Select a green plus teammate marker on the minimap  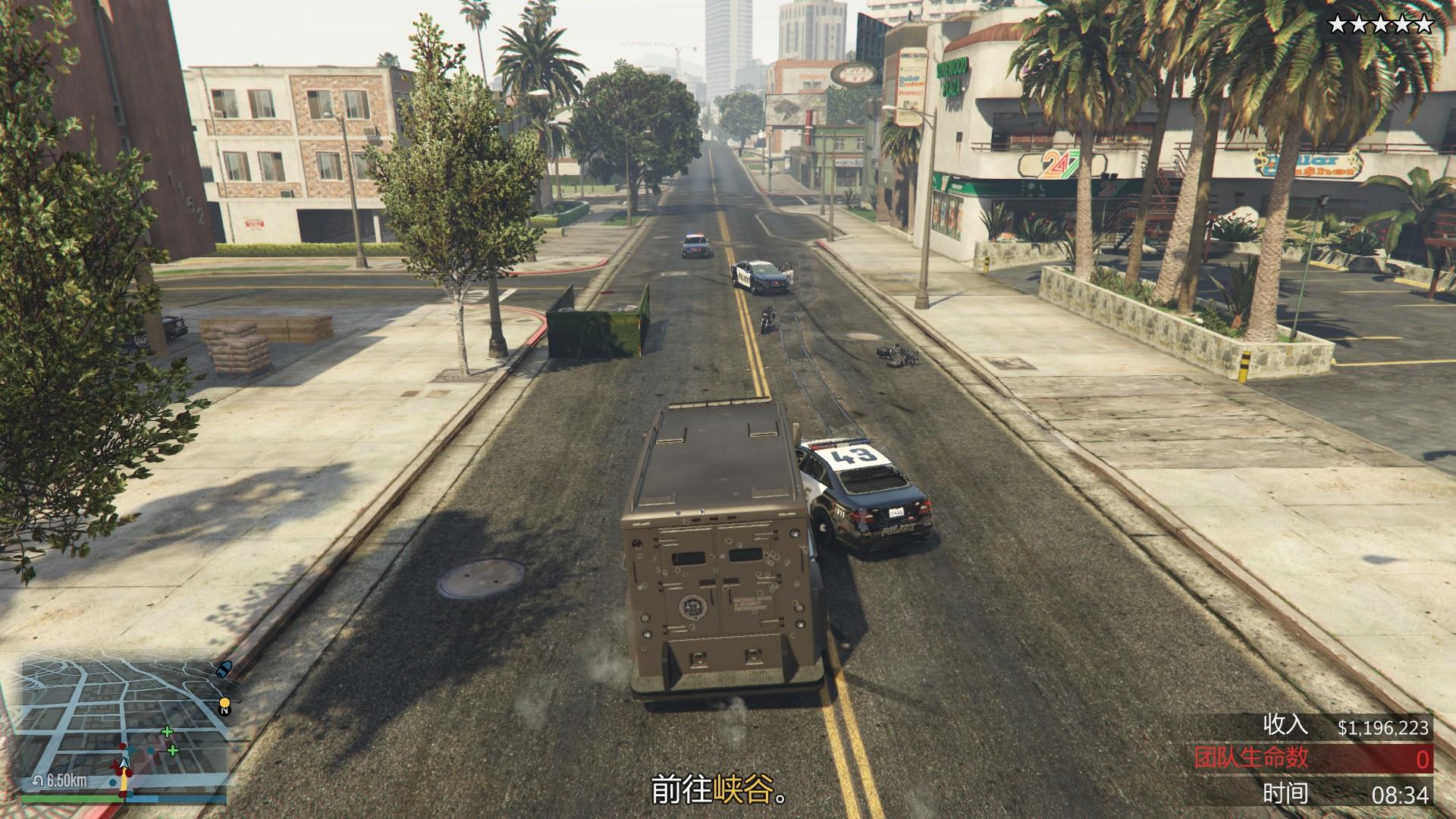click(167, 732)
